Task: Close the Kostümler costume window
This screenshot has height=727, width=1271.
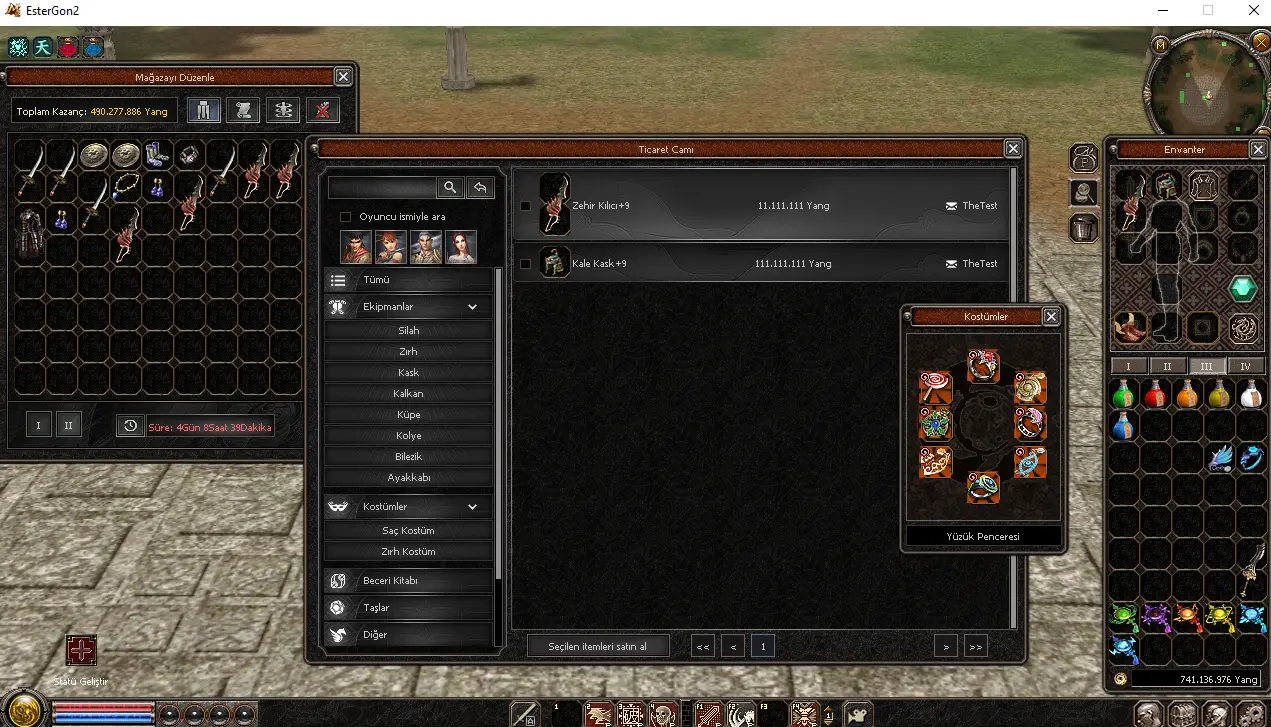Action: click(1051, 316)
